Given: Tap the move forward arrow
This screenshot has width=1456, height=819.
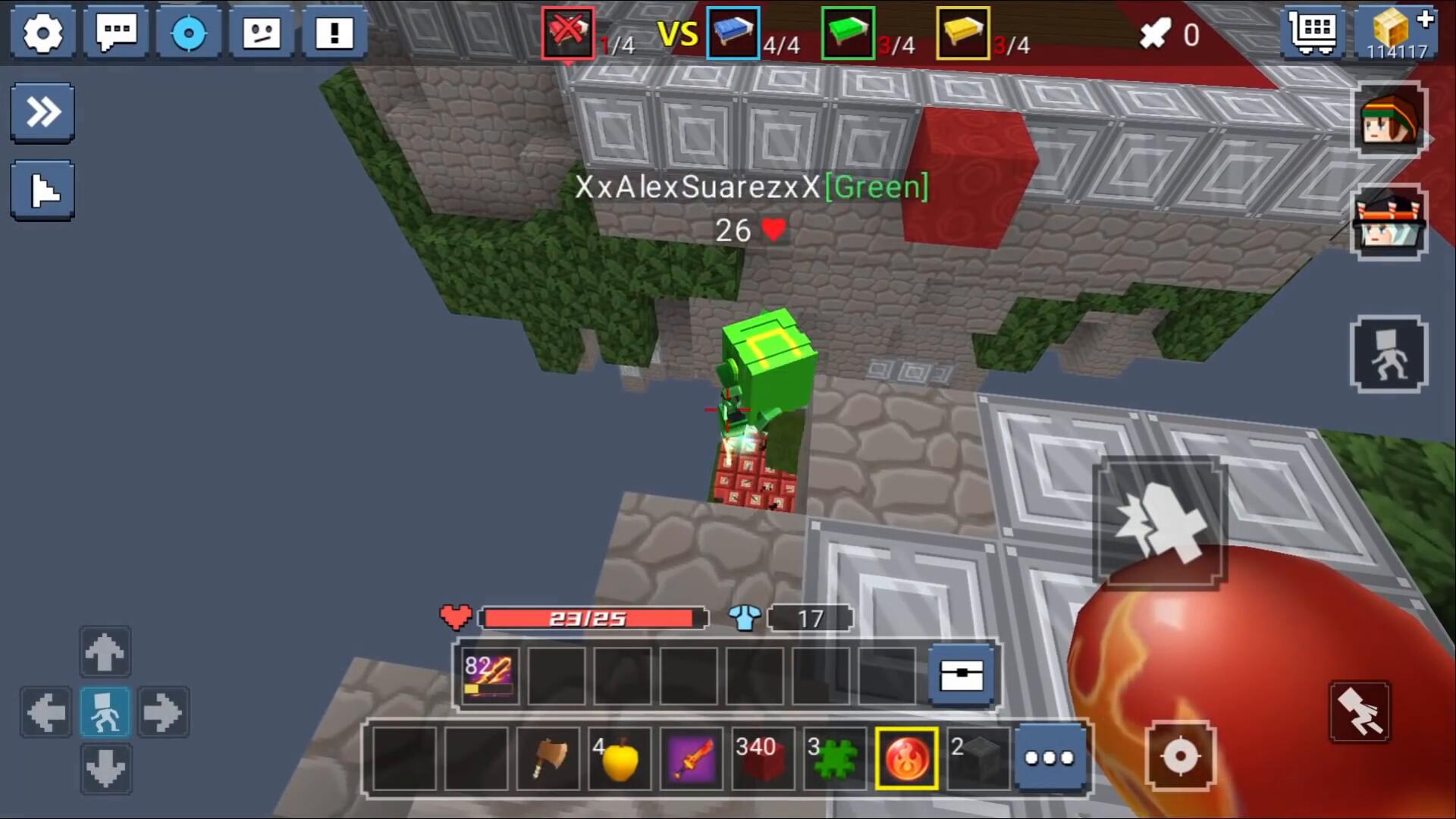Looking at the screenshot, I should (105, 651).
